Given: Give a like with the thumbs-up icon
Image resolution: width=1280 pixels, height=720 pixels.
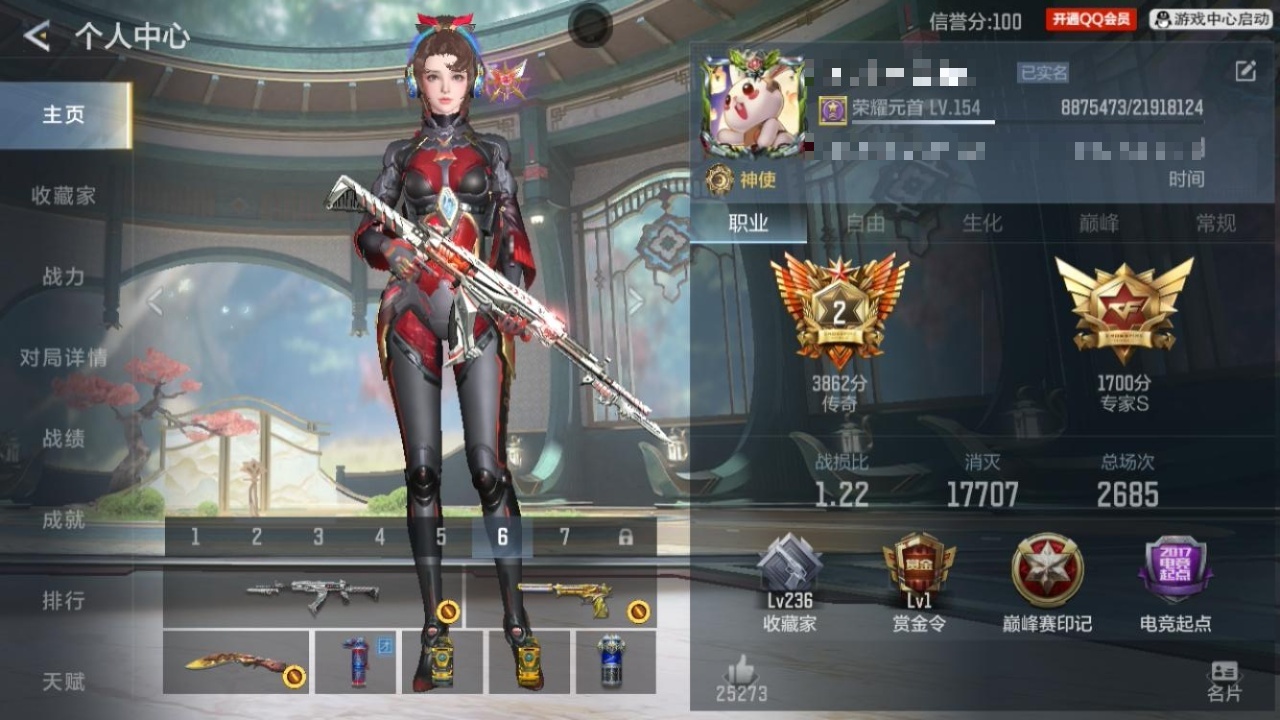Looking at the screenshot, I should [741, 669].
